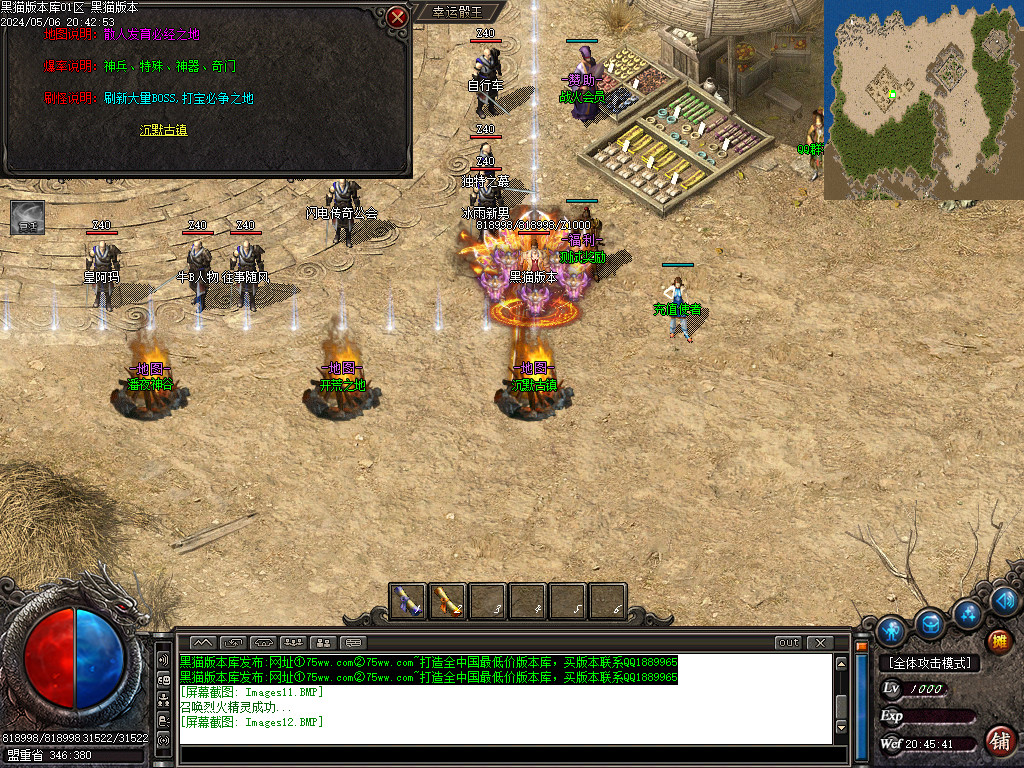Open the red 铺 shop button
Image resolution: width=1024 pixels, height=768 pixels.
(x=998, y=741)
